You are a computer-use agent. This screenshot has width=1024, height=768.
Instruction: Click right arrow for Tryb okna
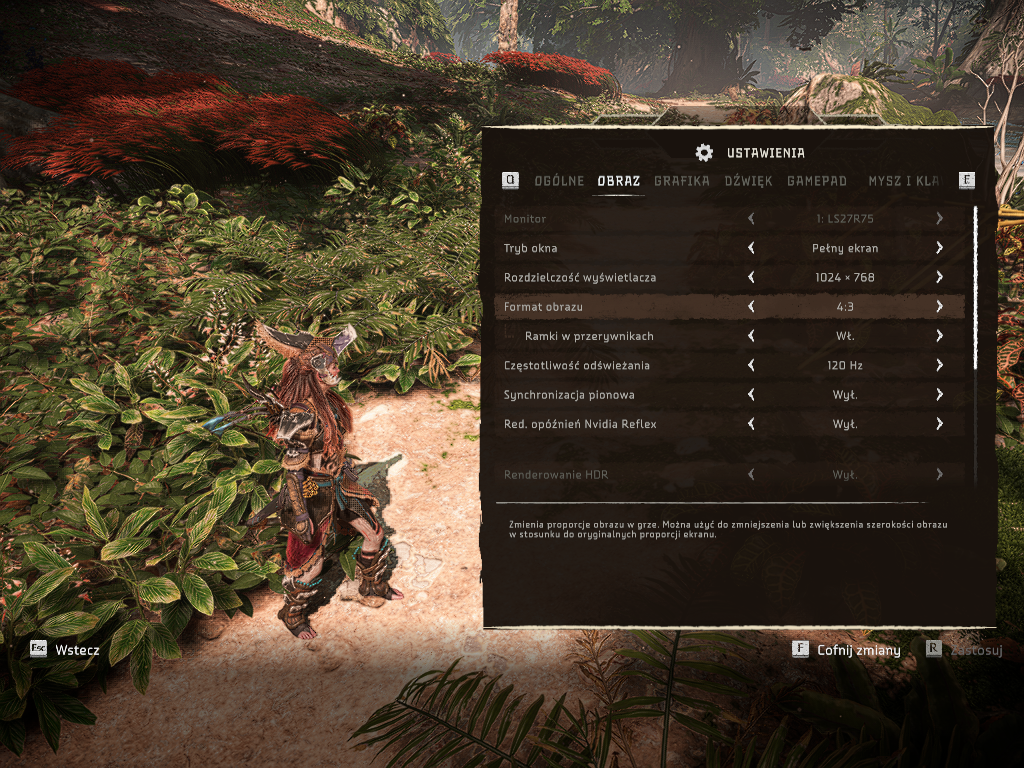coord(940,248)
